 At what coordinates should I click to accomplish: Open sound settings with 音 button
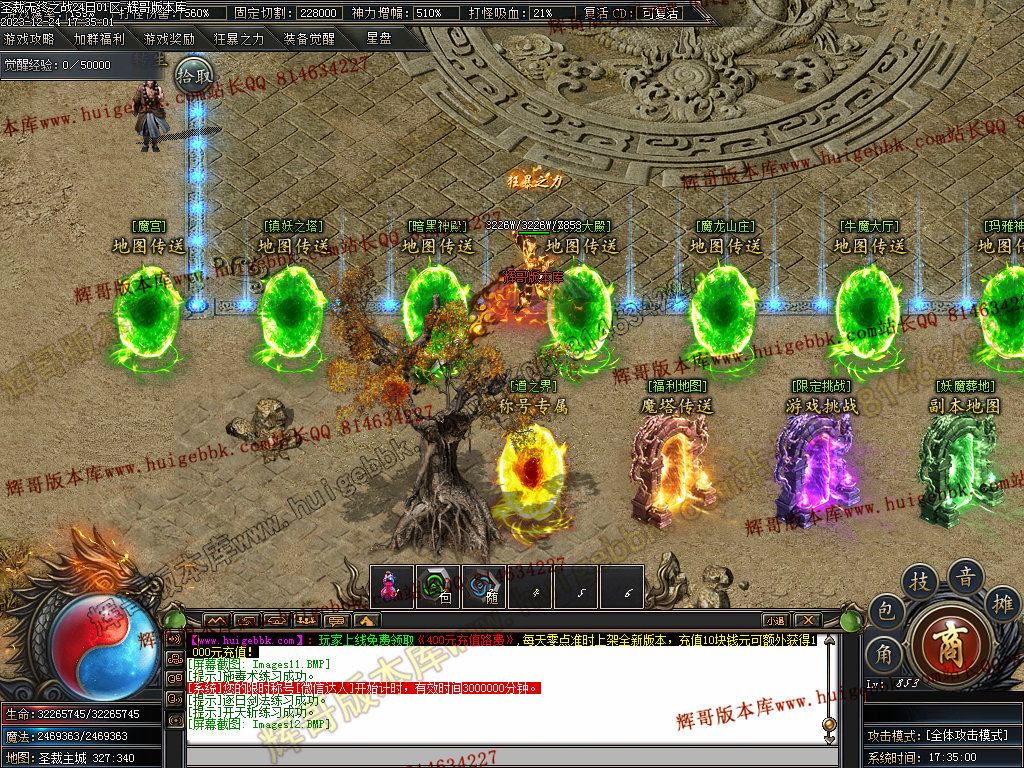point(966,577)
